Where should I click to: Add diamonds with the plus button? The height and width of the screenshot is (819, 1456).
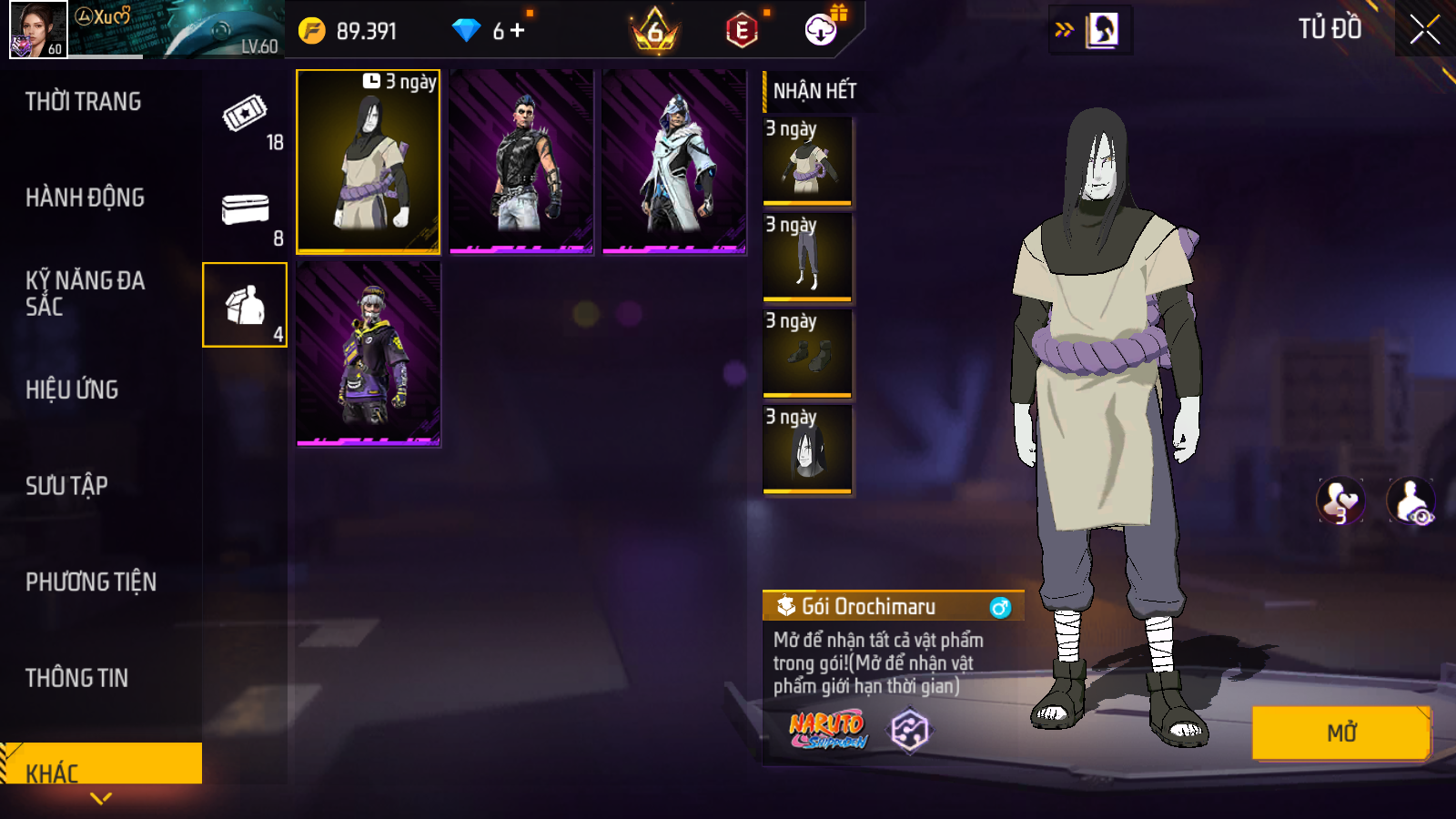(x=517, y=31)
